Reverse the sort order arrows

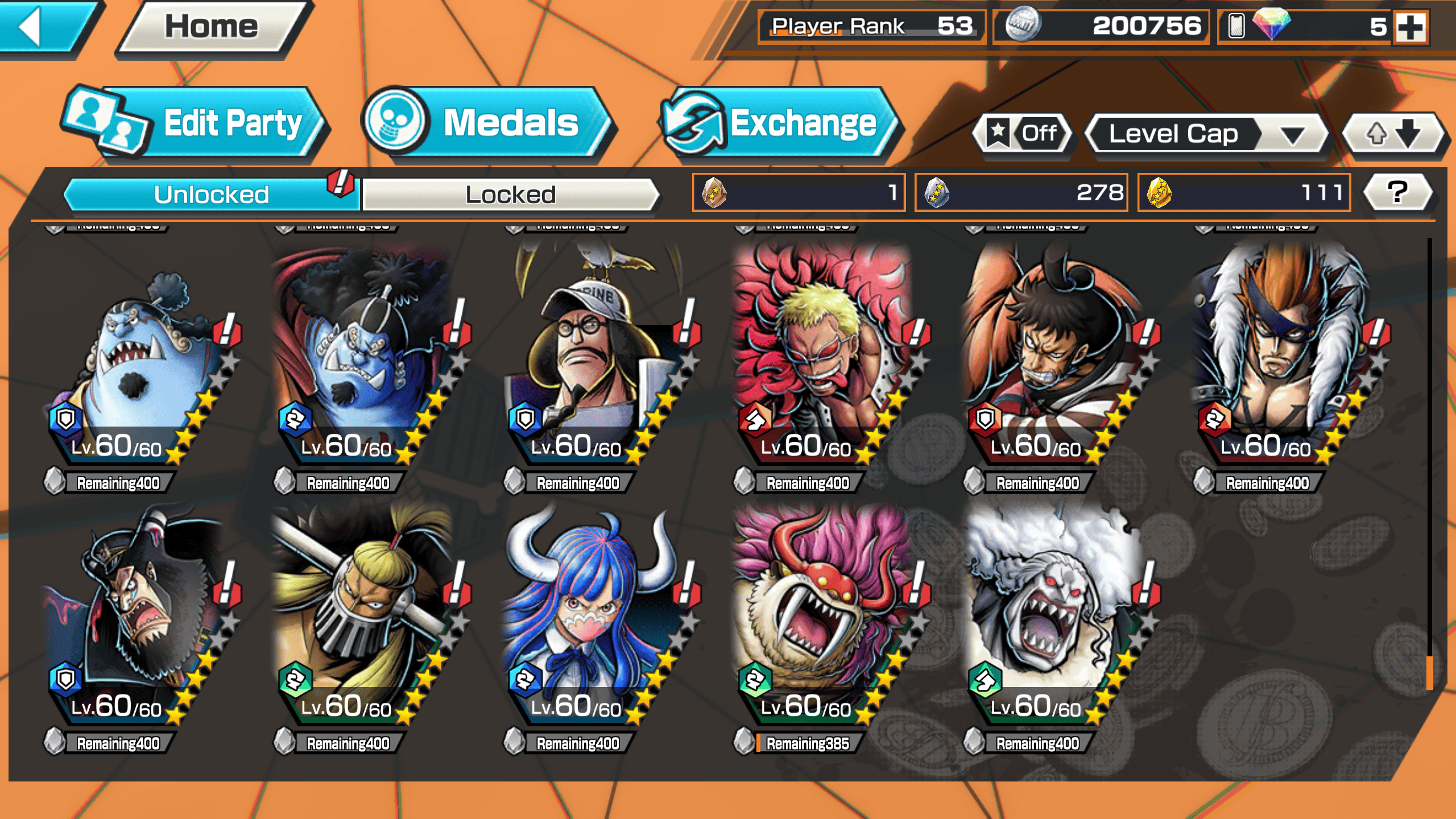click(1392, 134)
